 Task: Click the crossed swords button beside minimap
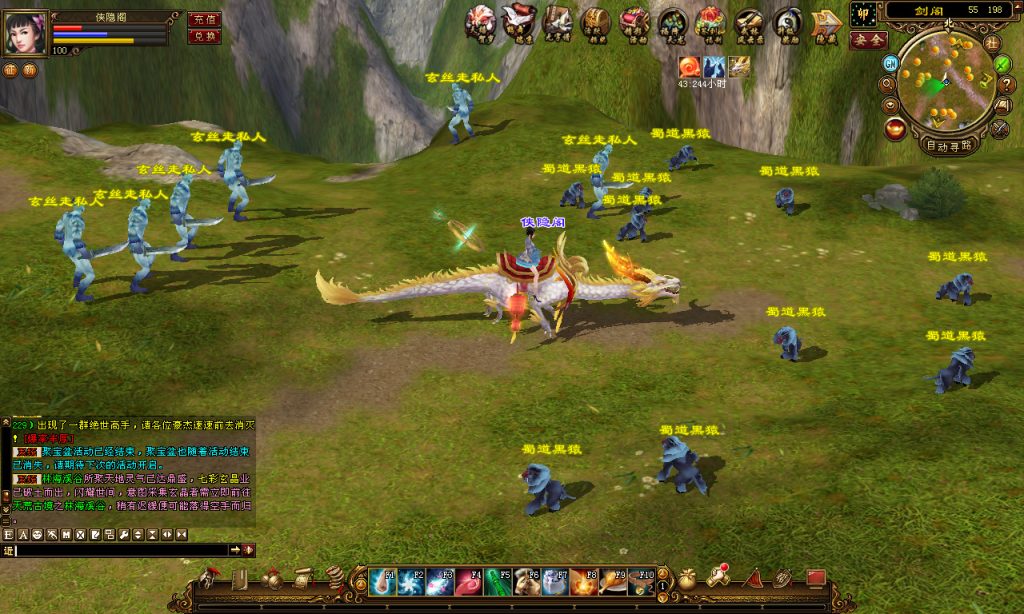[x=999, y=129]
